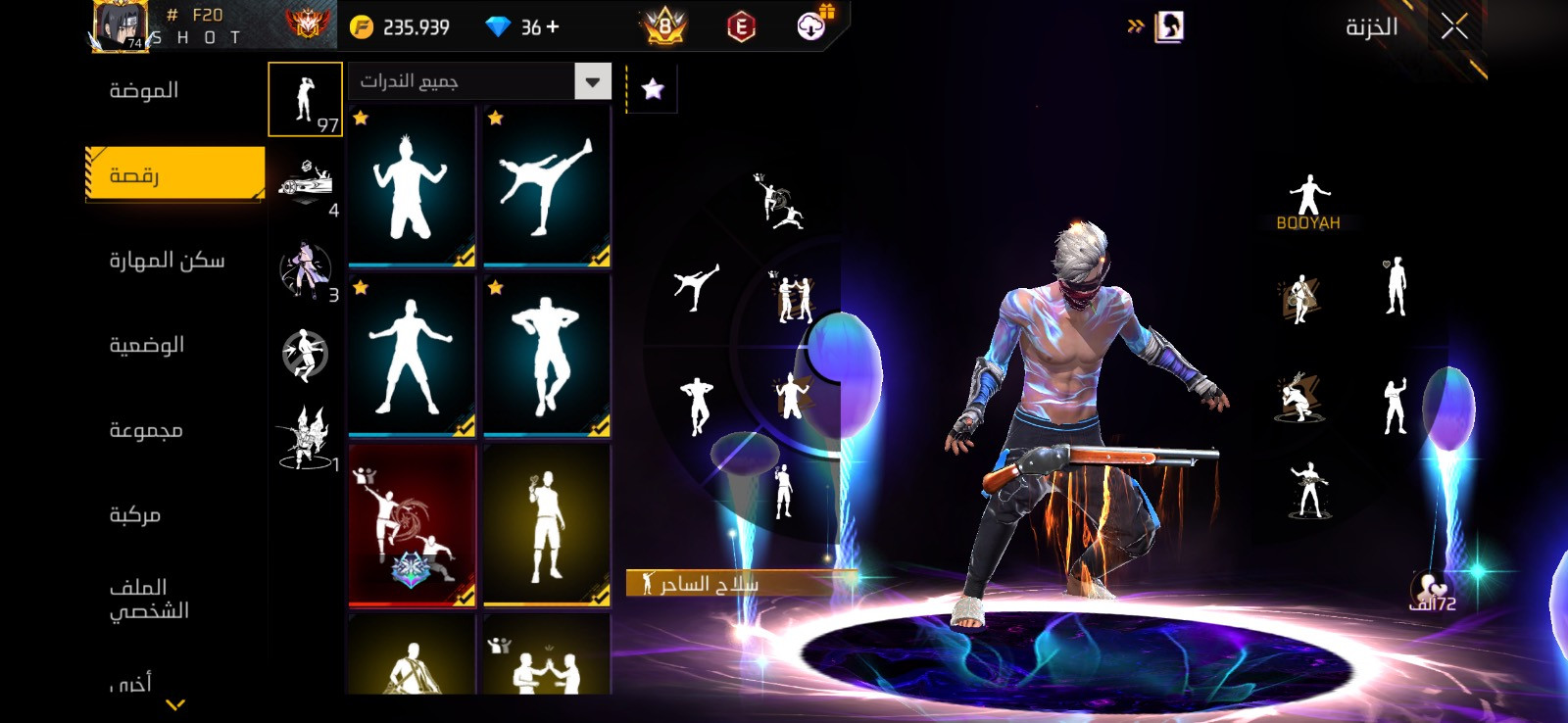This screenshot has height=723, width=1568.
Task: Open the vehicle emote sub-category icon
Action: coord(305,183)
